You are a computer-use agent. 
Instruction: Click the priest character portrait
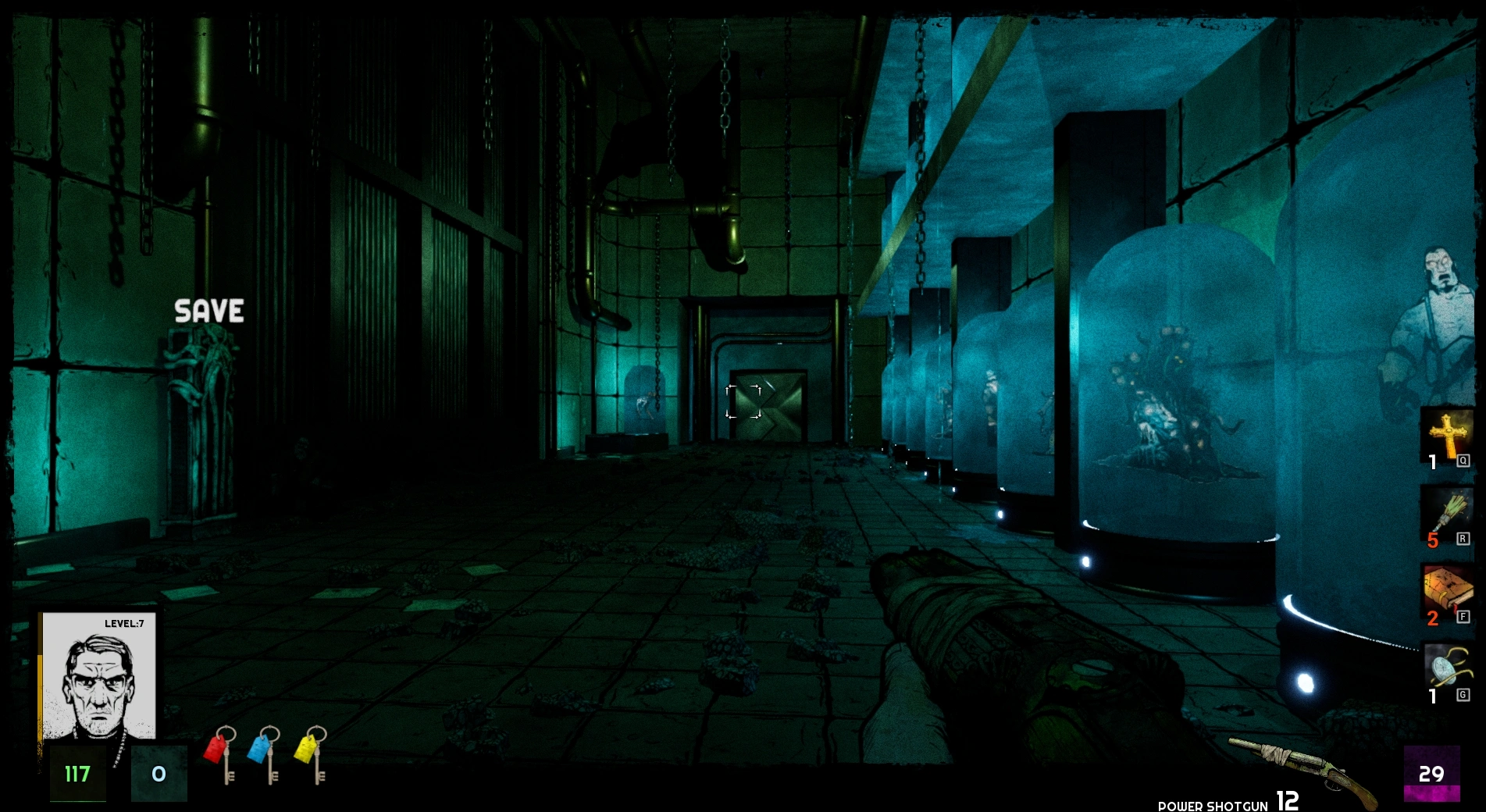(98, 676)
